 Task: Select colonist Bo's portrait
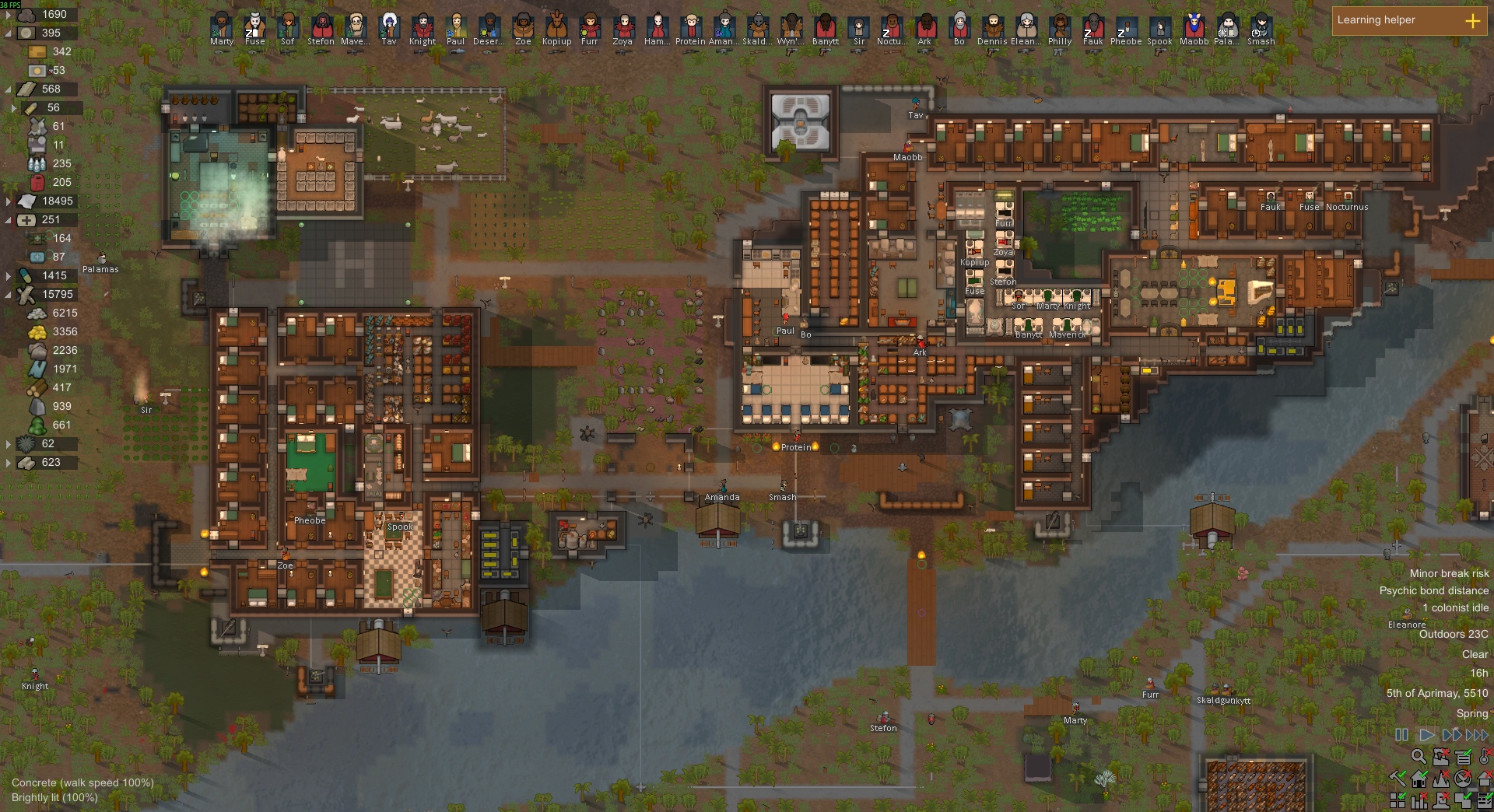959,27
